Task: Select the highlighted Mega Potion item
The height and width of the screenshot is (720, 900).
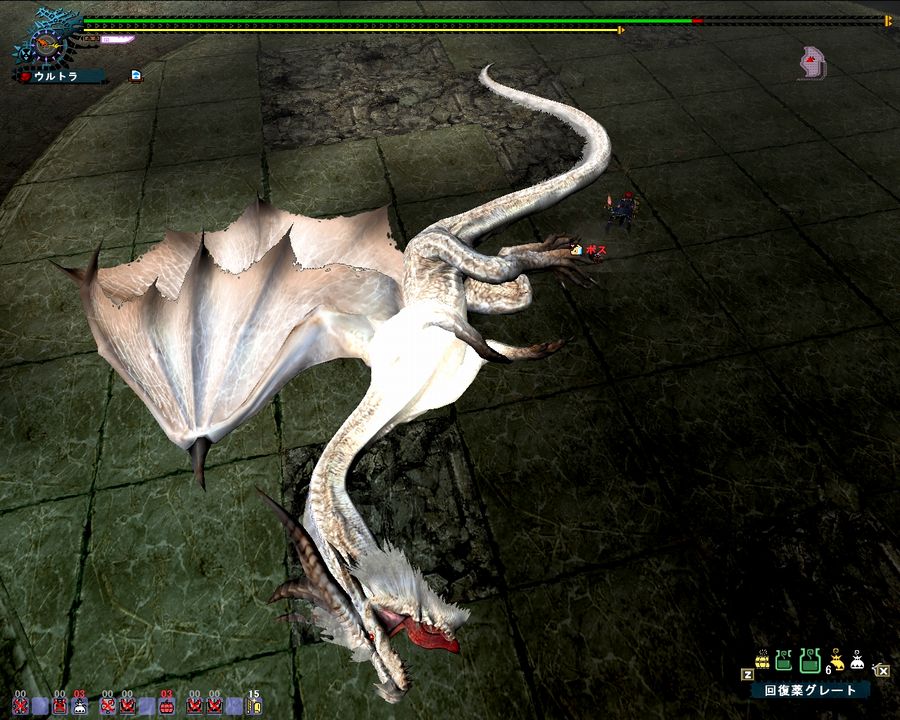Action: 810,662
